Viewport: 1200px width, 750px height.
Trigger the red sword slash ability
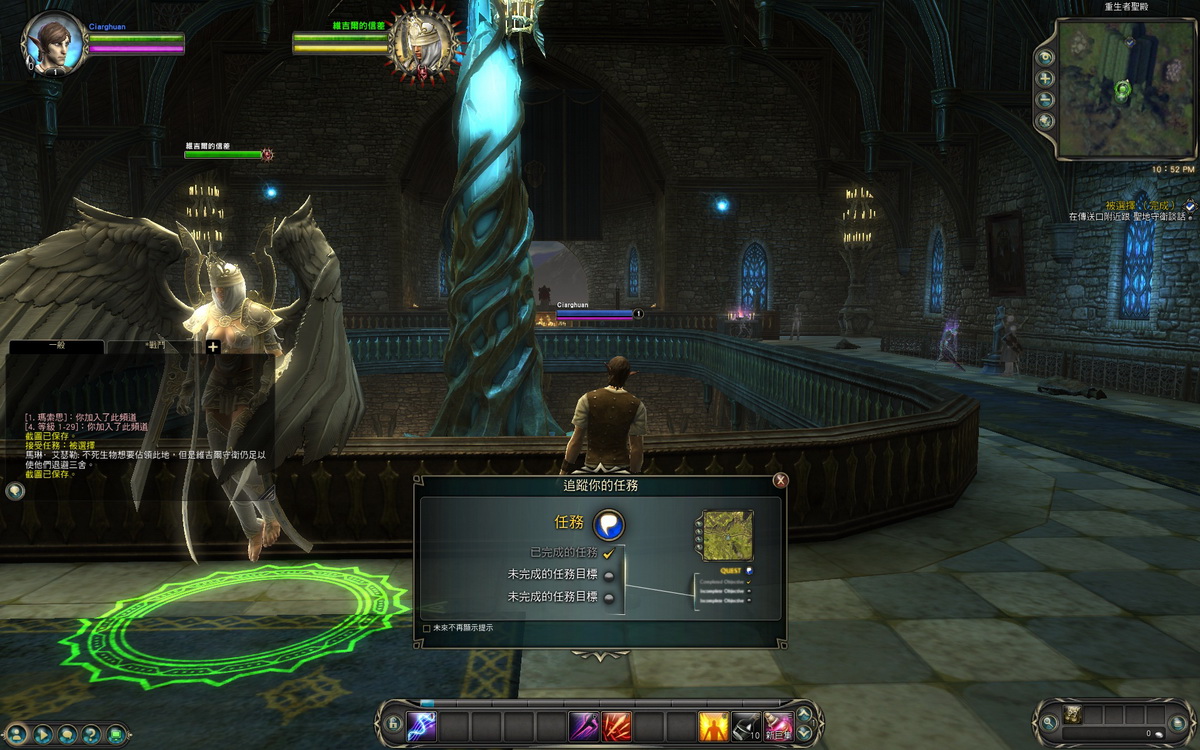coord(616,725)
